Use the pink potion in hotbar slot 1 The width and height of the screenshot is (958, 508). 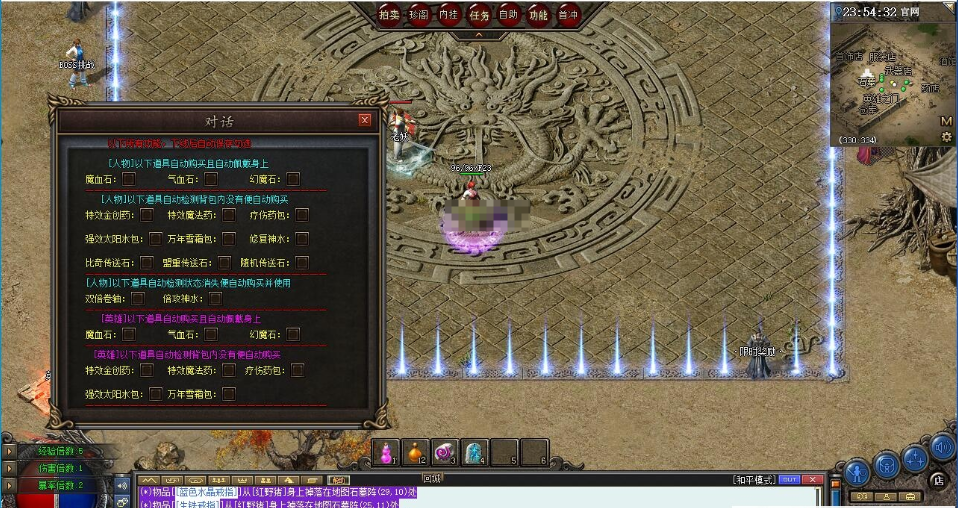pos(386,452)
